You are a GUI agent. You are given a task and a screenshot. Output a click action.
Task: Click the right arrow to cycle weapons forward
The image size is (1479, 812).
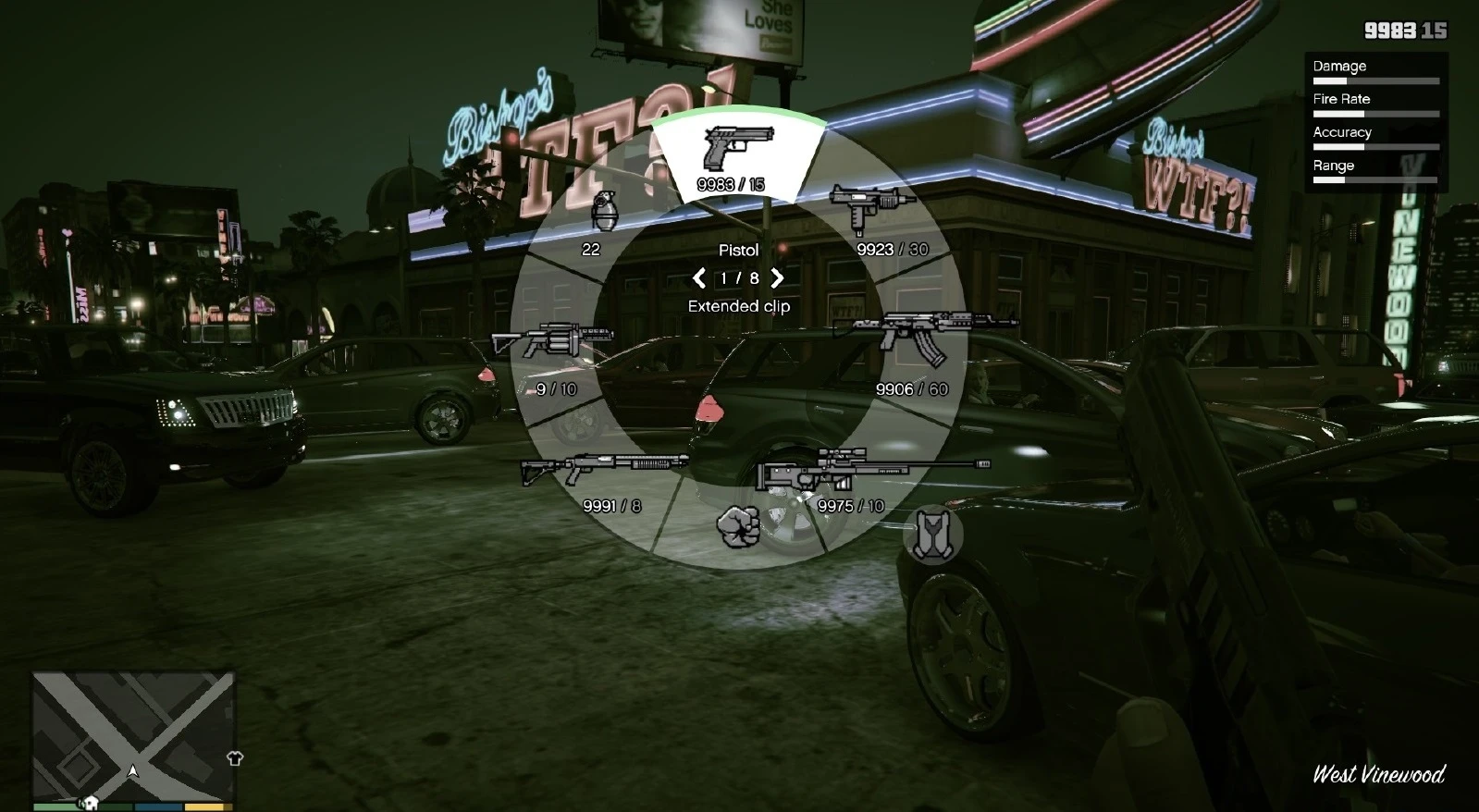tap(778, 277)
